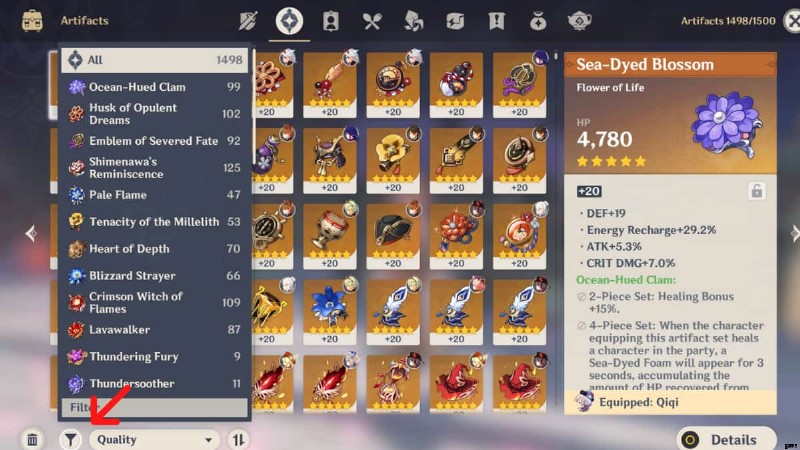This screenshot has height=450, width=800.
Task: Click the funnel filter button
Action: point(70,439)
